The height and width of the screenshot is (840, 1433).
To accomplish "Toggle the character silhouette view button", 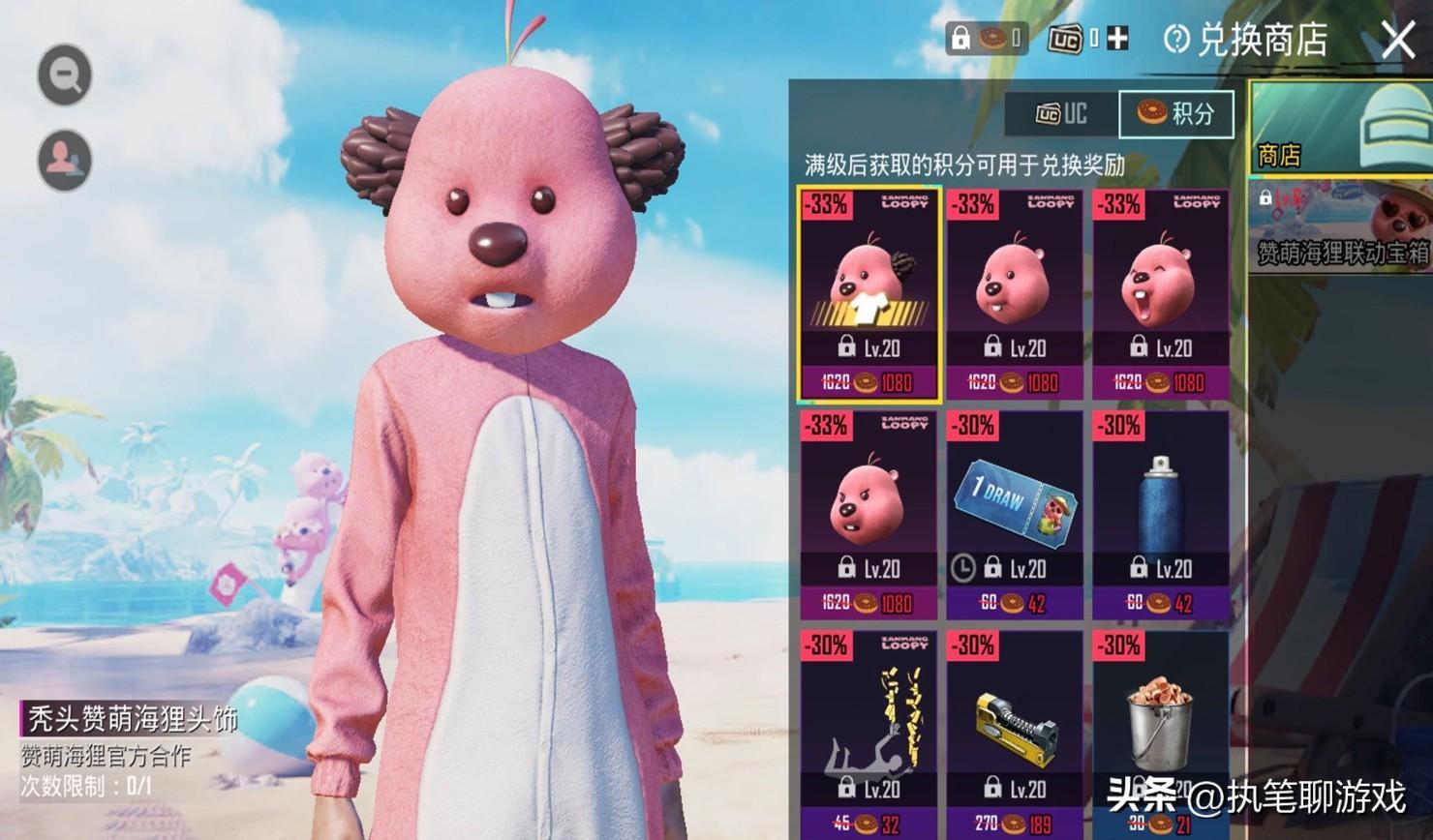I will 65,160.
